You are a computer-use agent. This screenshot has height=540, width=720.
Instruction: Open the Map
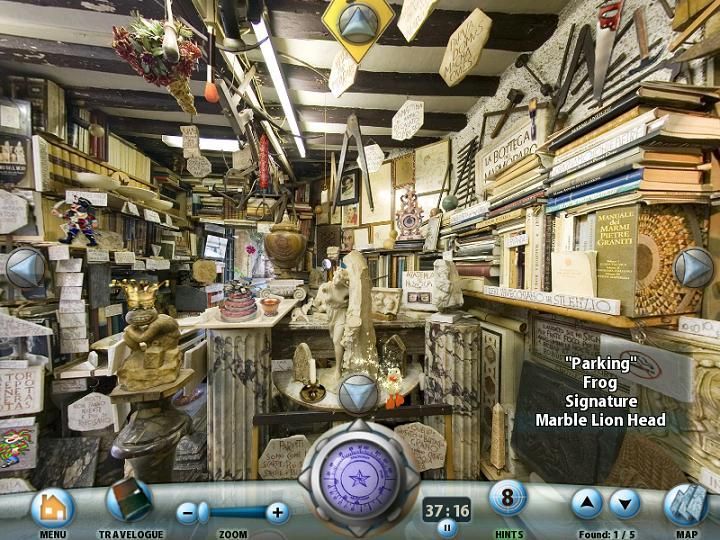[x=686, y=505]
